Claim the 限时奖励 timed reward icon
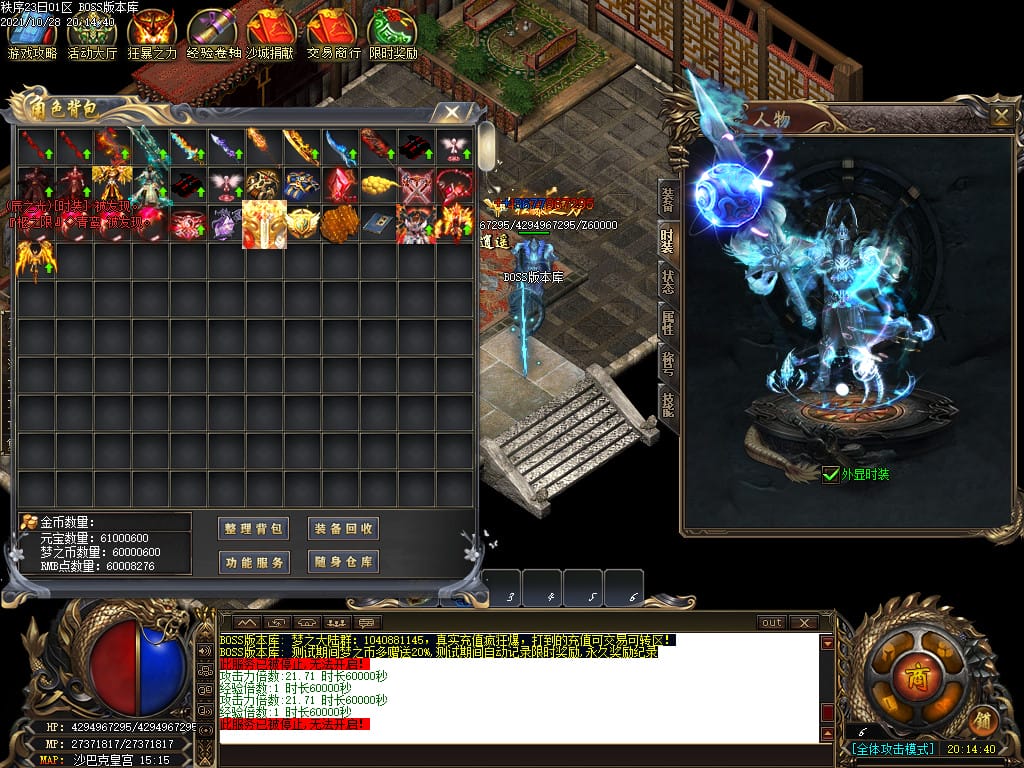The image size is (1024, 768). coord(393,34)
